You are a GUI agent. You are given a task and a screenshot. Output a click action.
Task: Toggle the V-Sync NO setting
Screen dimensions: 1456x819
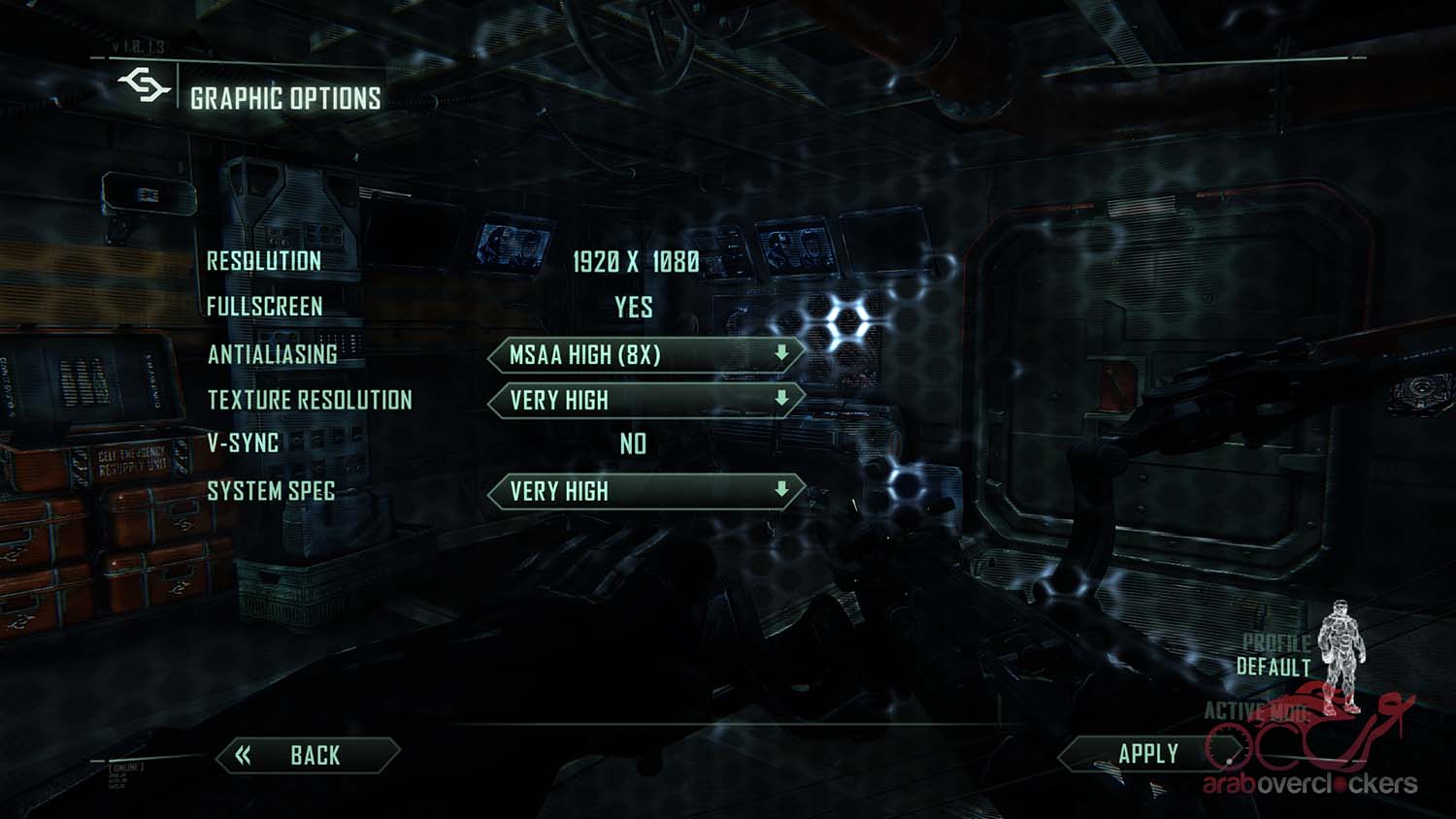633,443
